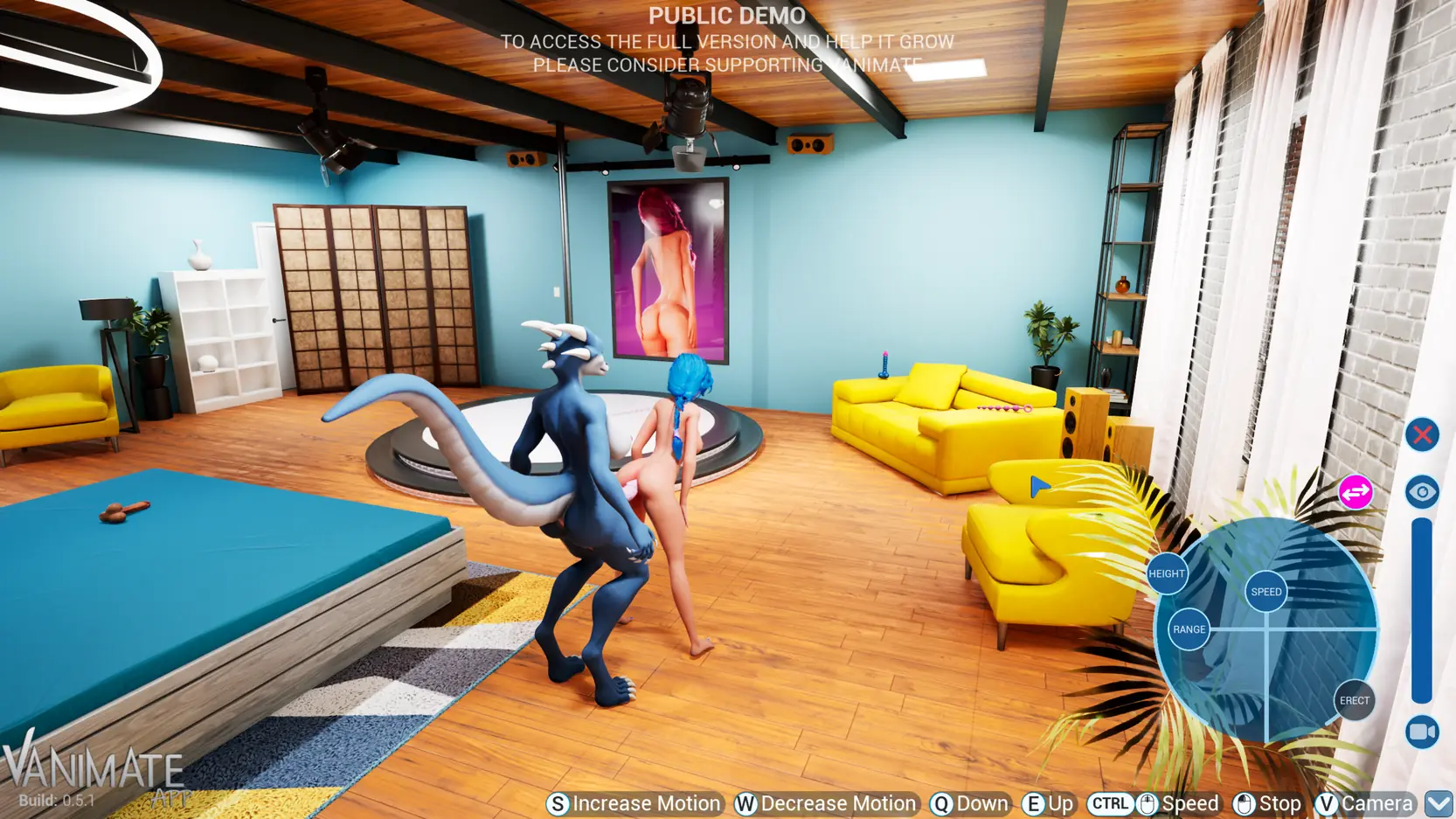Viewport: 1456px width, 819px height.
Task: Enable the ERECT option on the dial
Action: (x=1354, y=699)
